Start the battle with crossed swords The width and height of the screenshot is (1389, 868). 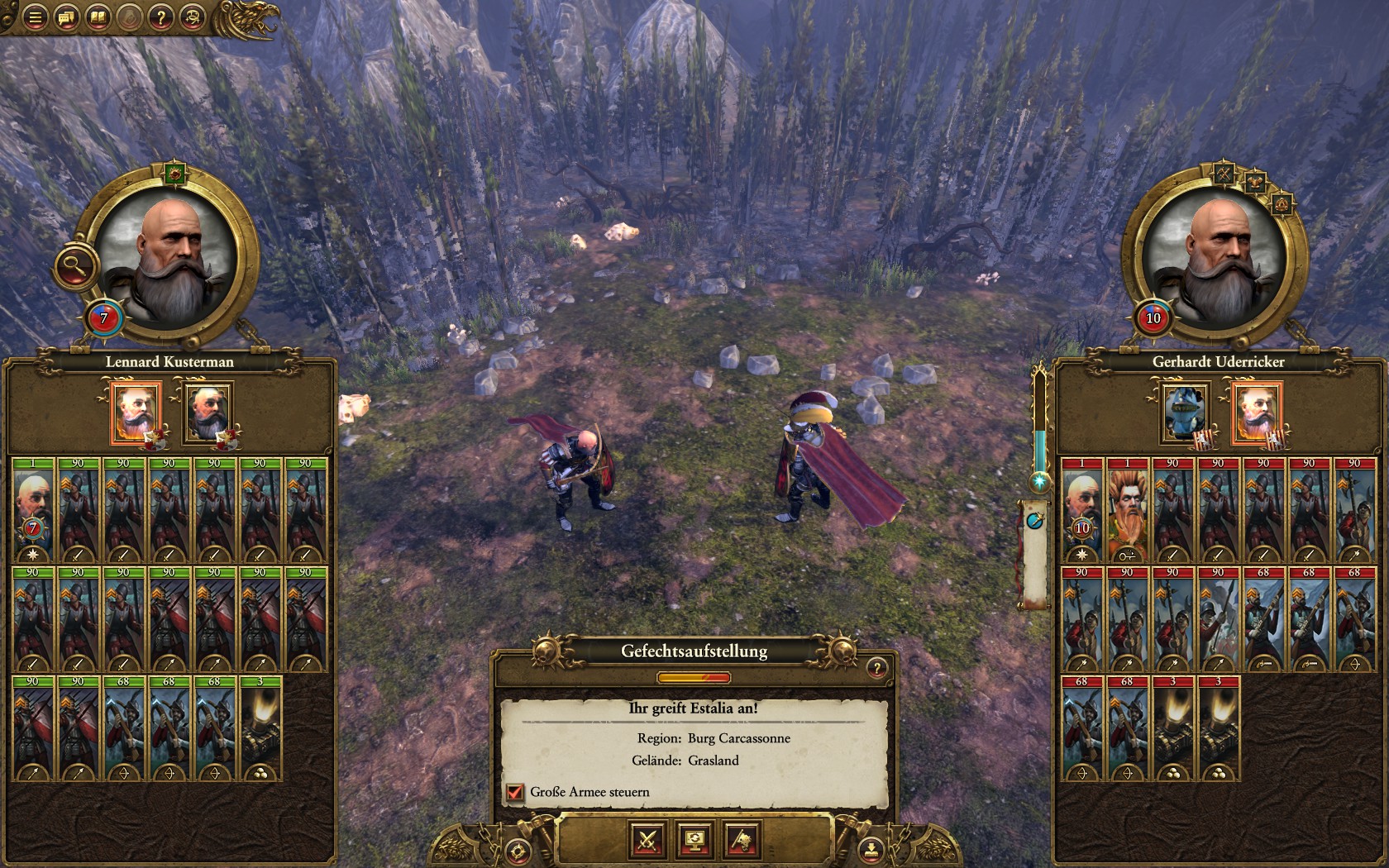647,841
